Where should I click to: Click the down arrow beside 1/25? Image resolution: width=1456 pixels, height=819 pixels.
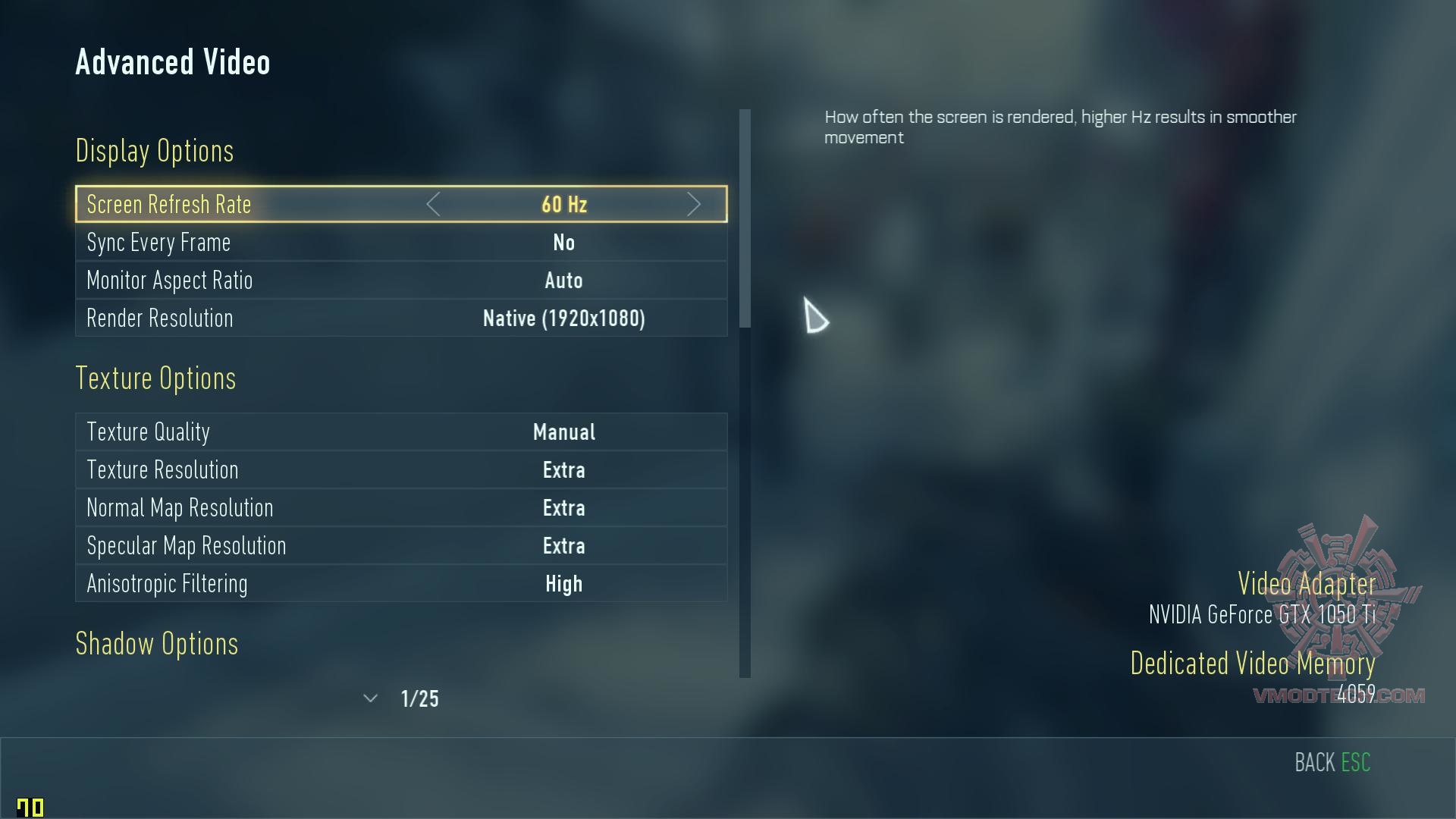pyautogui.click(x=370, y=698)
